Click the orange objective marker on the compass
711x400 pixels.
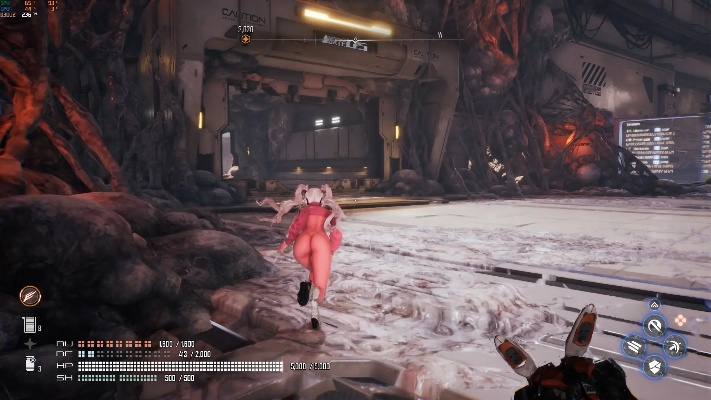click(246, 40)
